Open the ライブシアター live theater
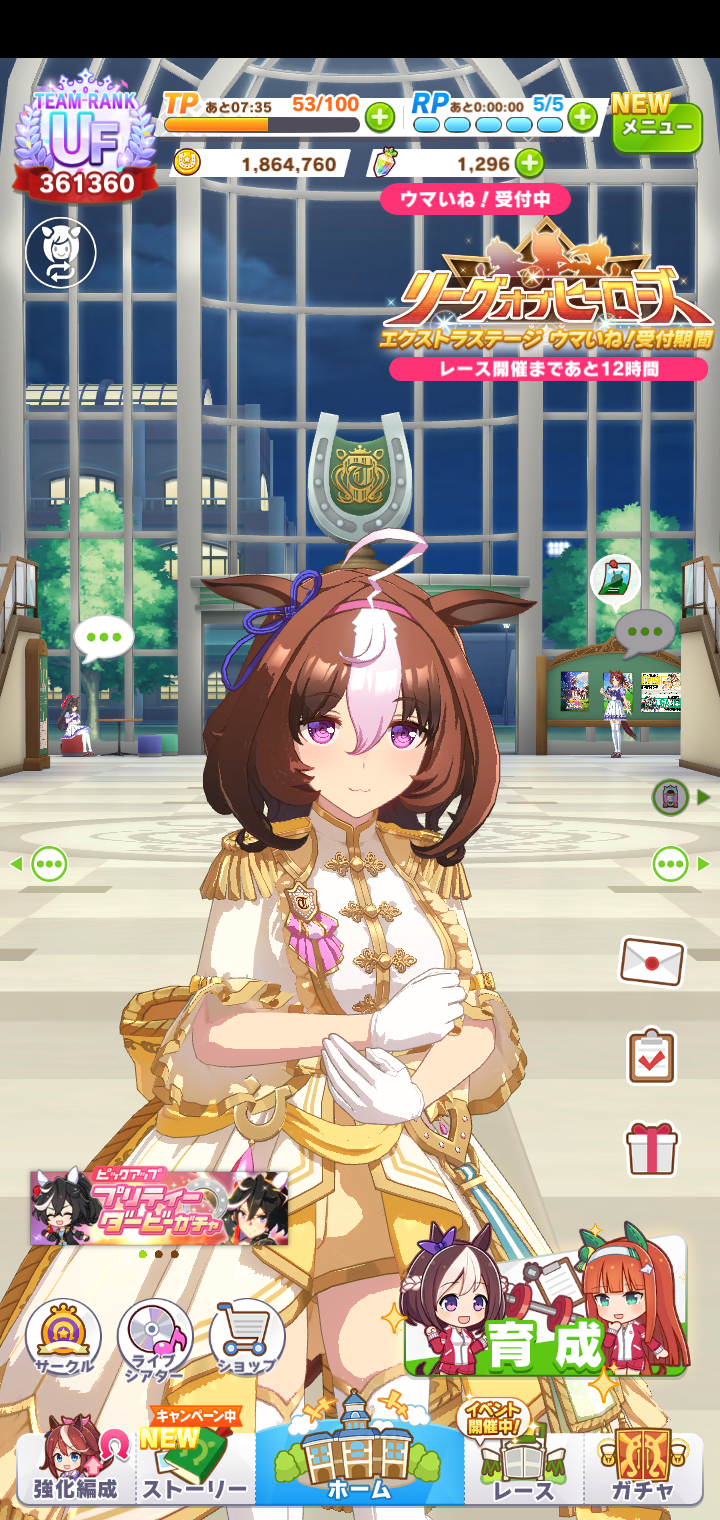The image size is (720, 1520). pos(155,1338)
